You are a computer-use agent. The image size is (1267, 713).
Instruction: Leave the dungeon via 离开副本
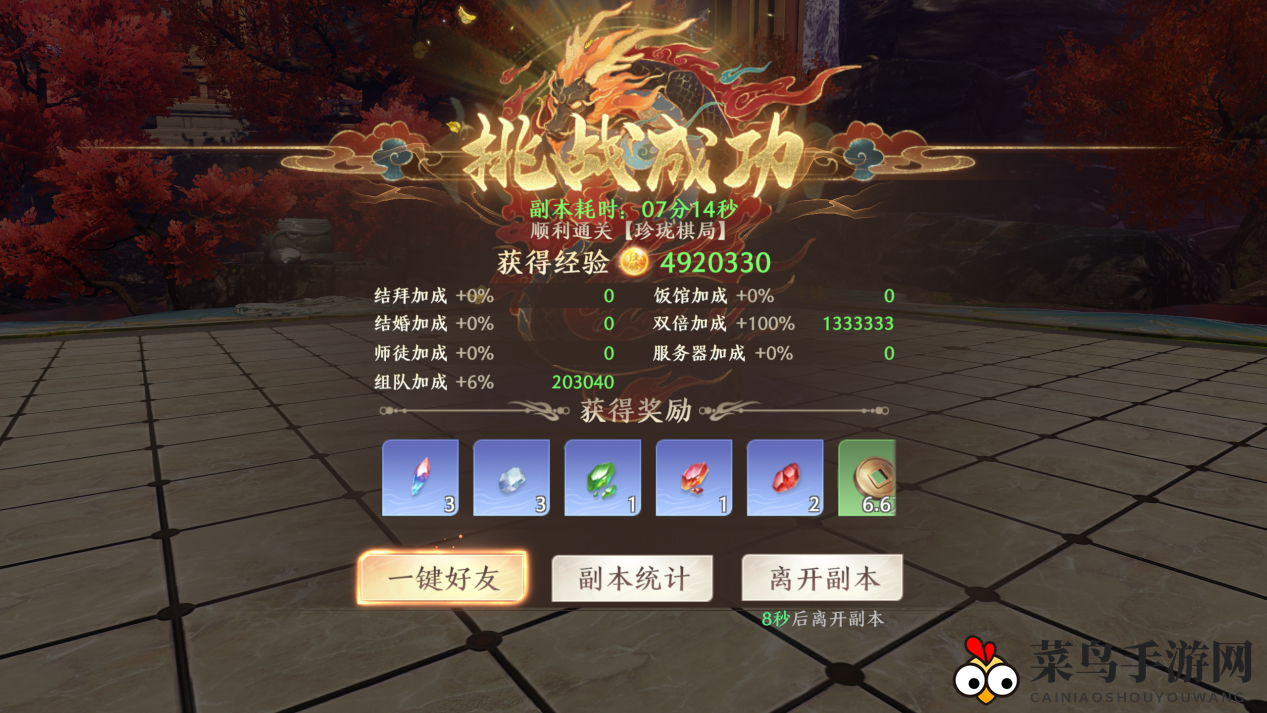pyautogui.click(x=822, y=578)
